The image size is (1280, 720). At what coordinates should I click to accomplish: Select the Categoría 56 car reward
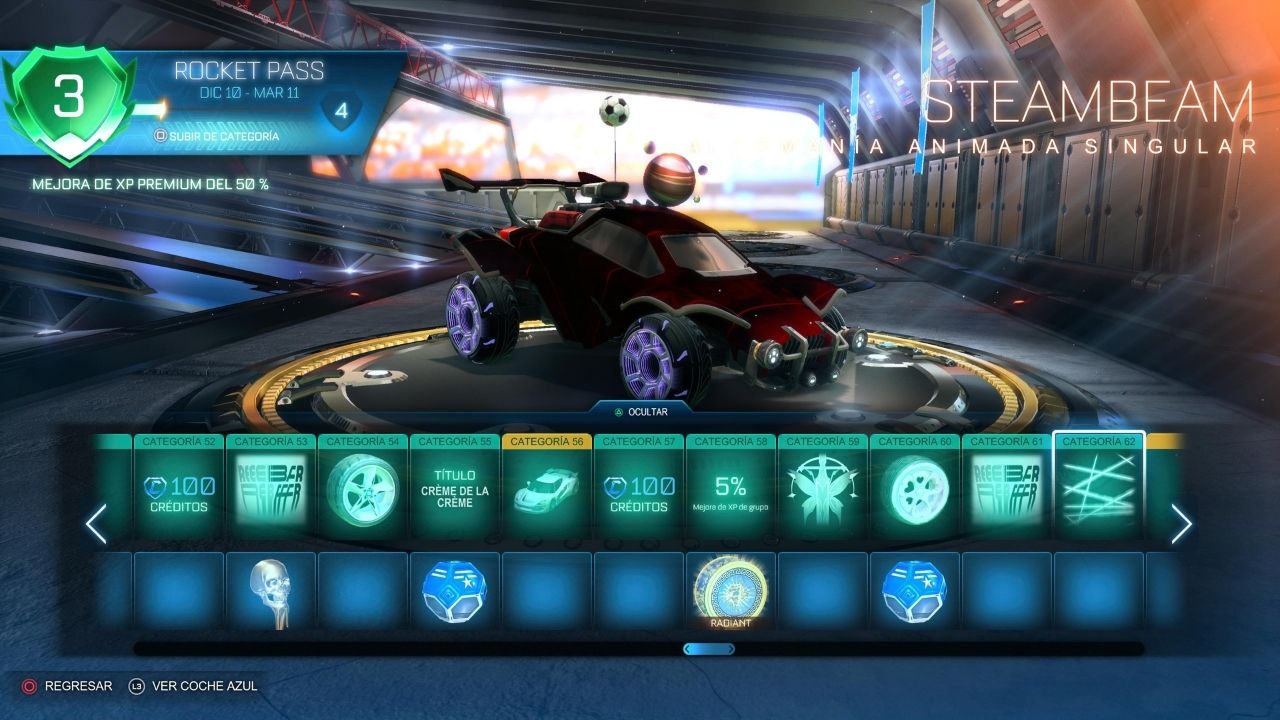pyautogui.click(x=548, y=491)
